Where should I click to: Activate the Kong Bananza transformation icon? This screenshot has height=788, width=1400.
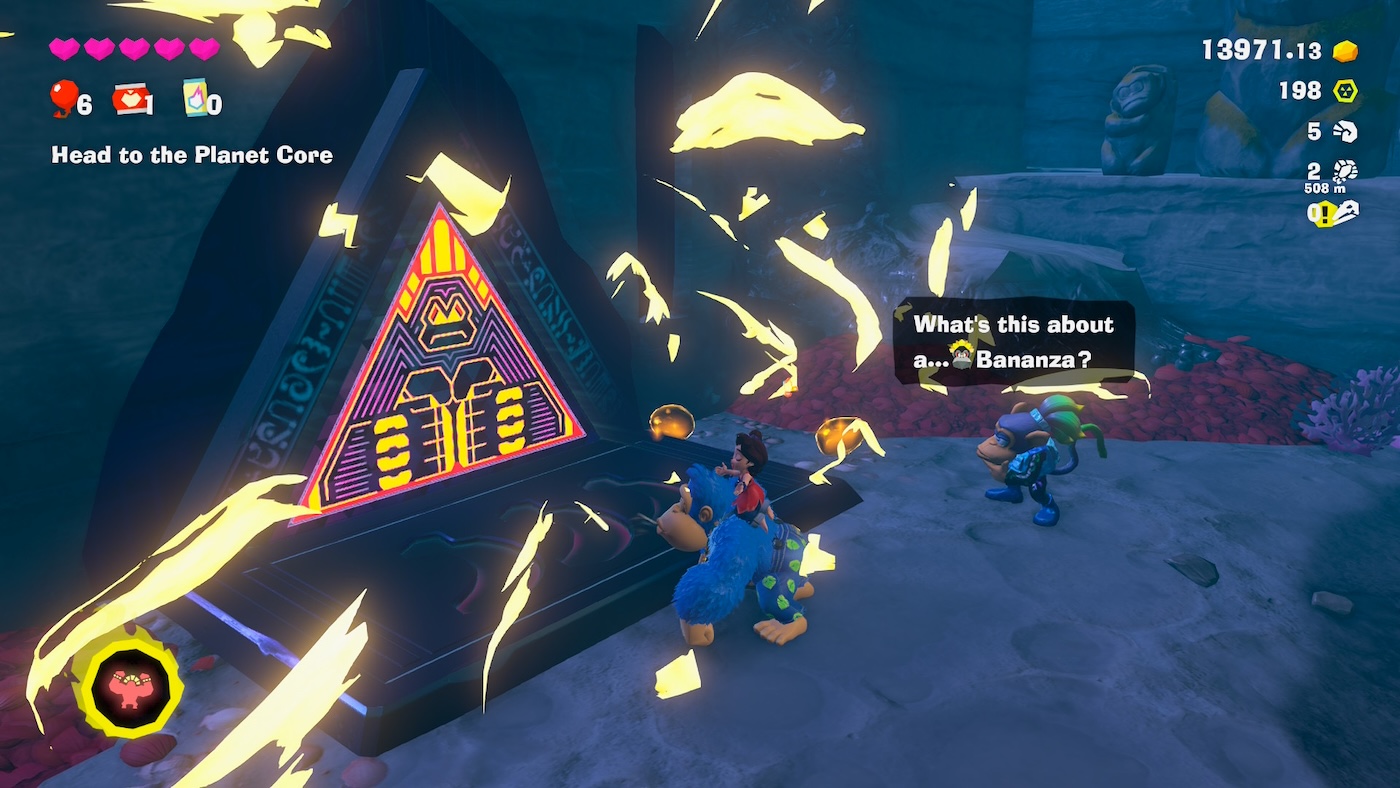pyautogui.click(x=131, y=687)
